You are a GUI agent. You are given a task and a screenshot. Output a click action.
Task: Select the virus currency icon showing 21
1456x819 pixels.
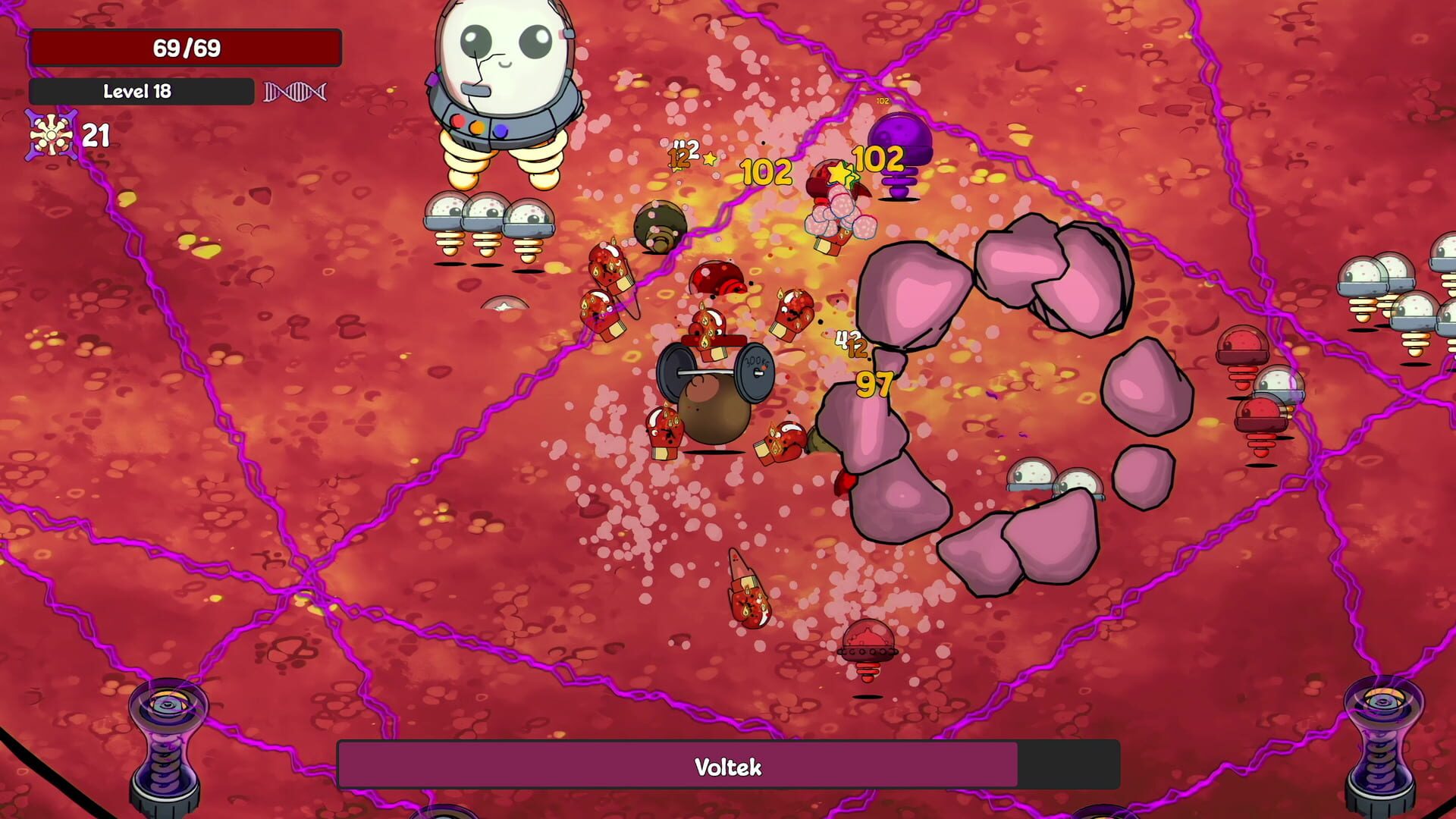point(50,136)
